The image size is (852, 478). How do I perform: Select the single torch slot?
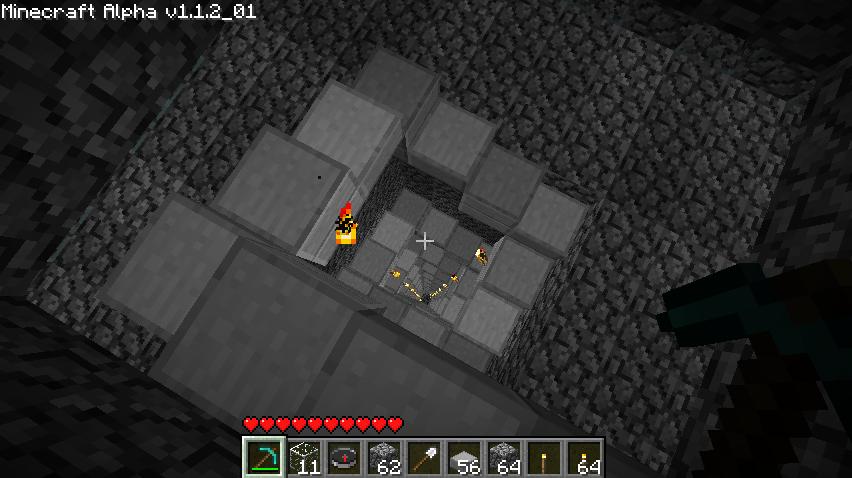tap(543, 458)
